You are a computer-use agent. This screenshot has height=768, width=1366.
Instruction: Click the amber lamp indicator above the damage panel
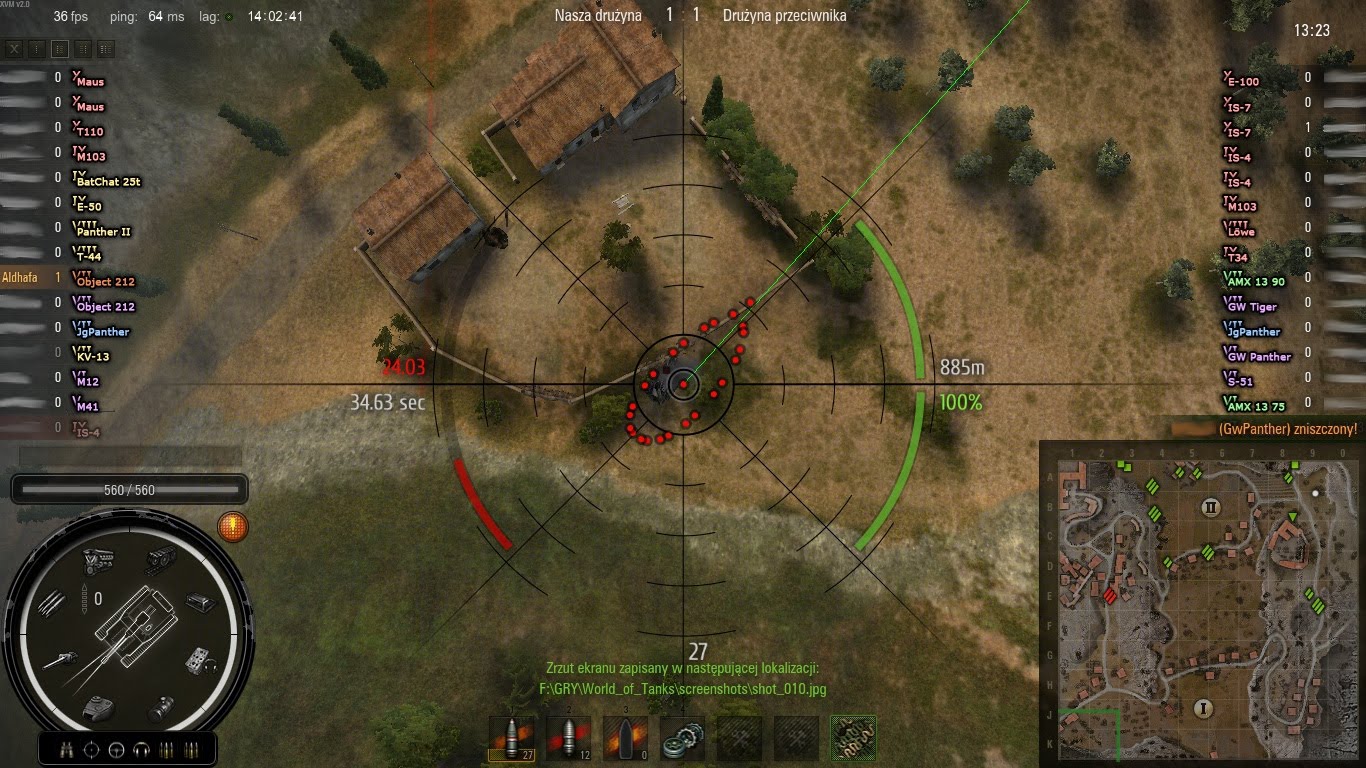[x=232, y=527]
